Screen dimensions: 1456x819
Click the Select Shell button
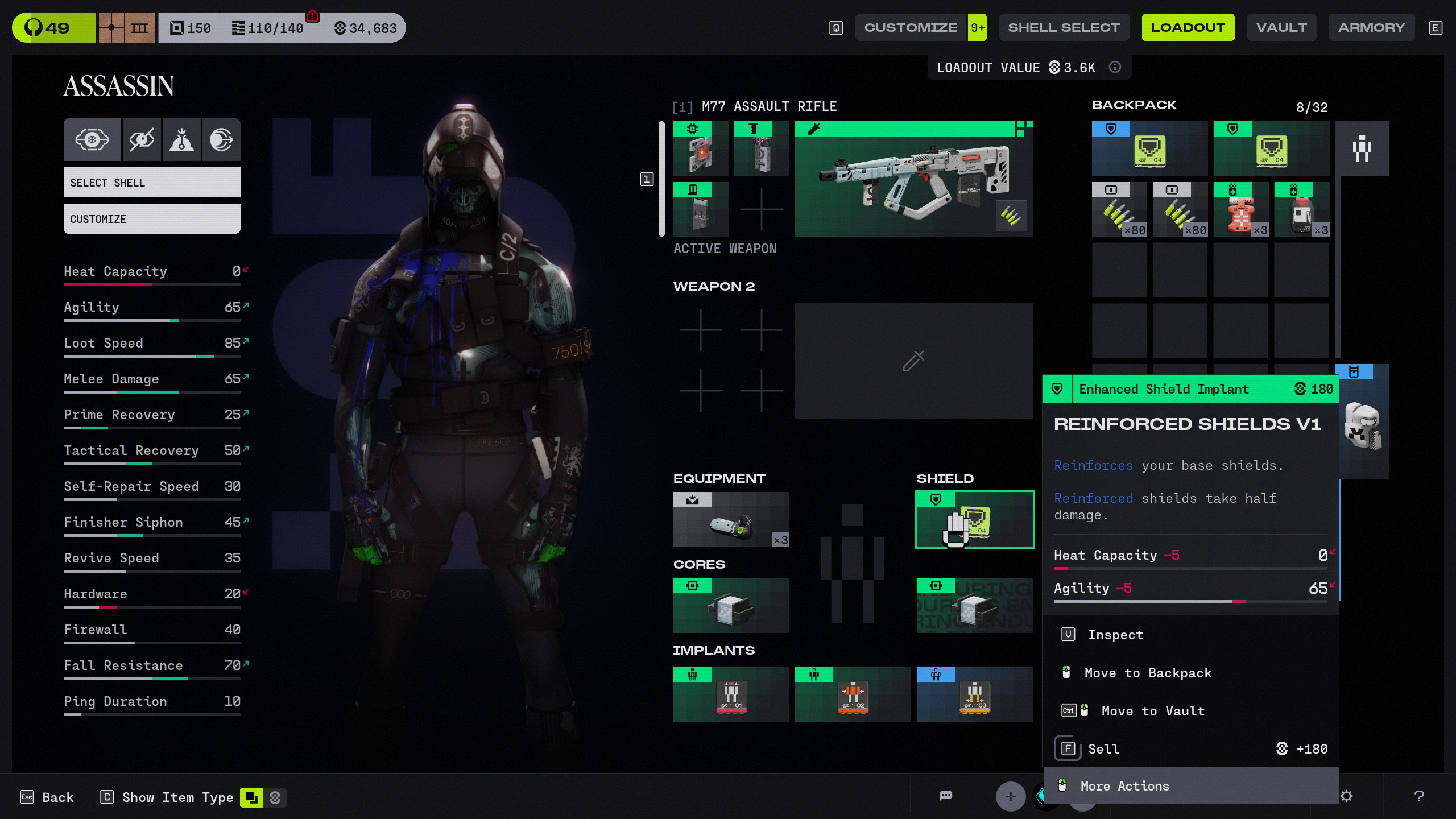coord(152,183)
